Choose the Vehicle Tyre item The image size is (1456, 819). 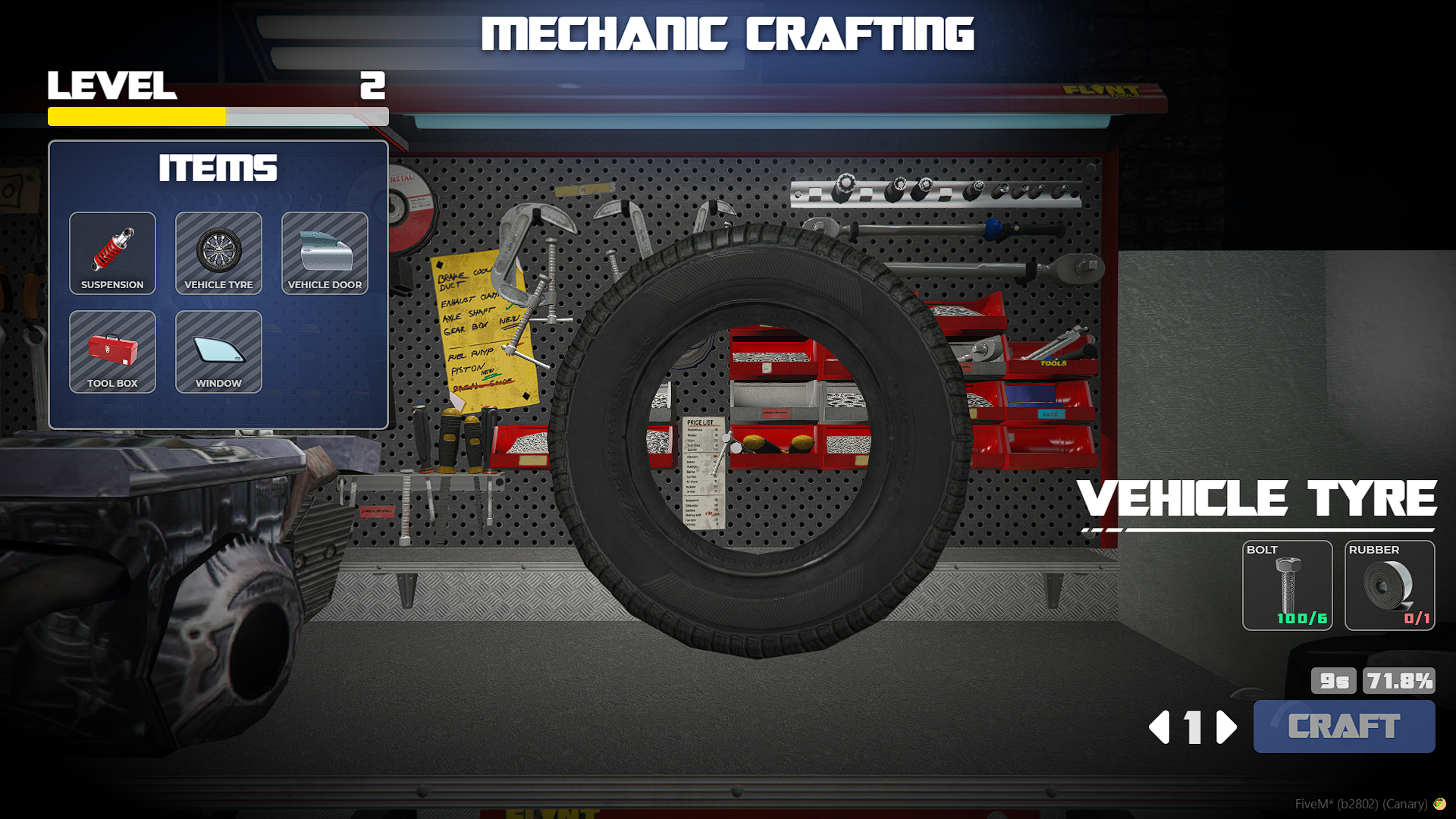[x=218, y=253]
